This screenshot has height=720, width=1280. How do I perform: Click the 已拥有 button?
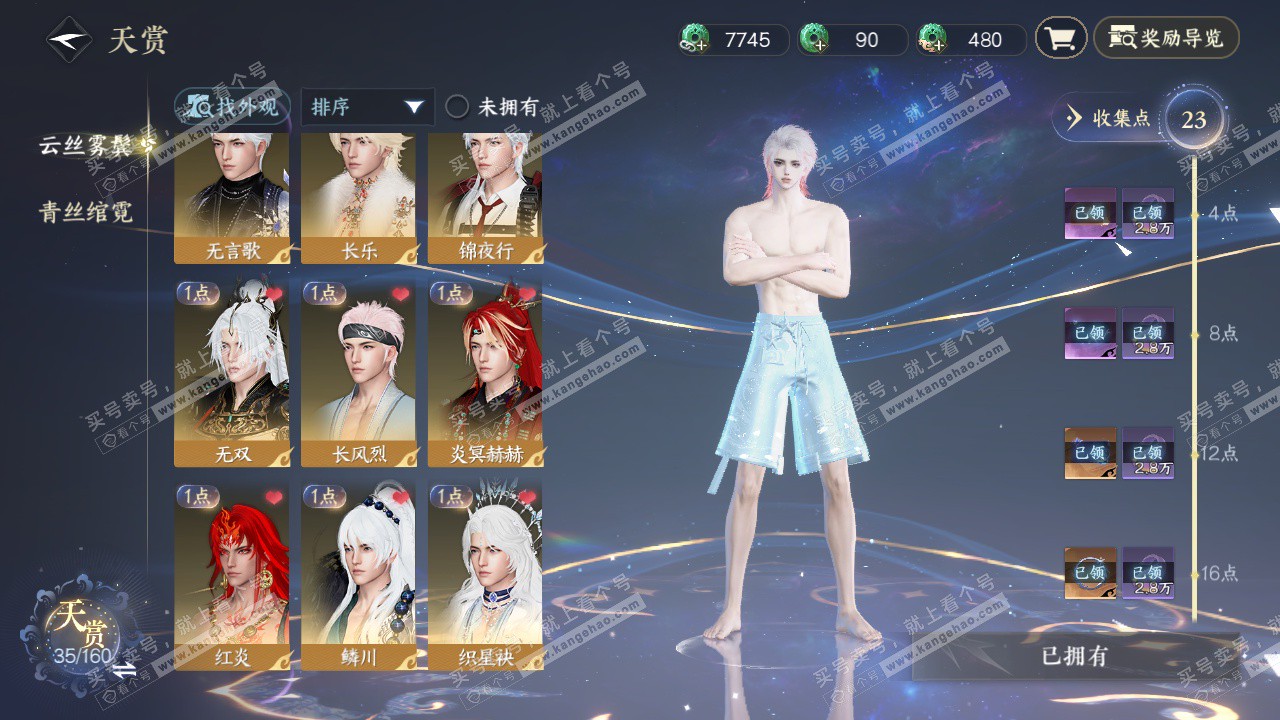coord(1074,657)
